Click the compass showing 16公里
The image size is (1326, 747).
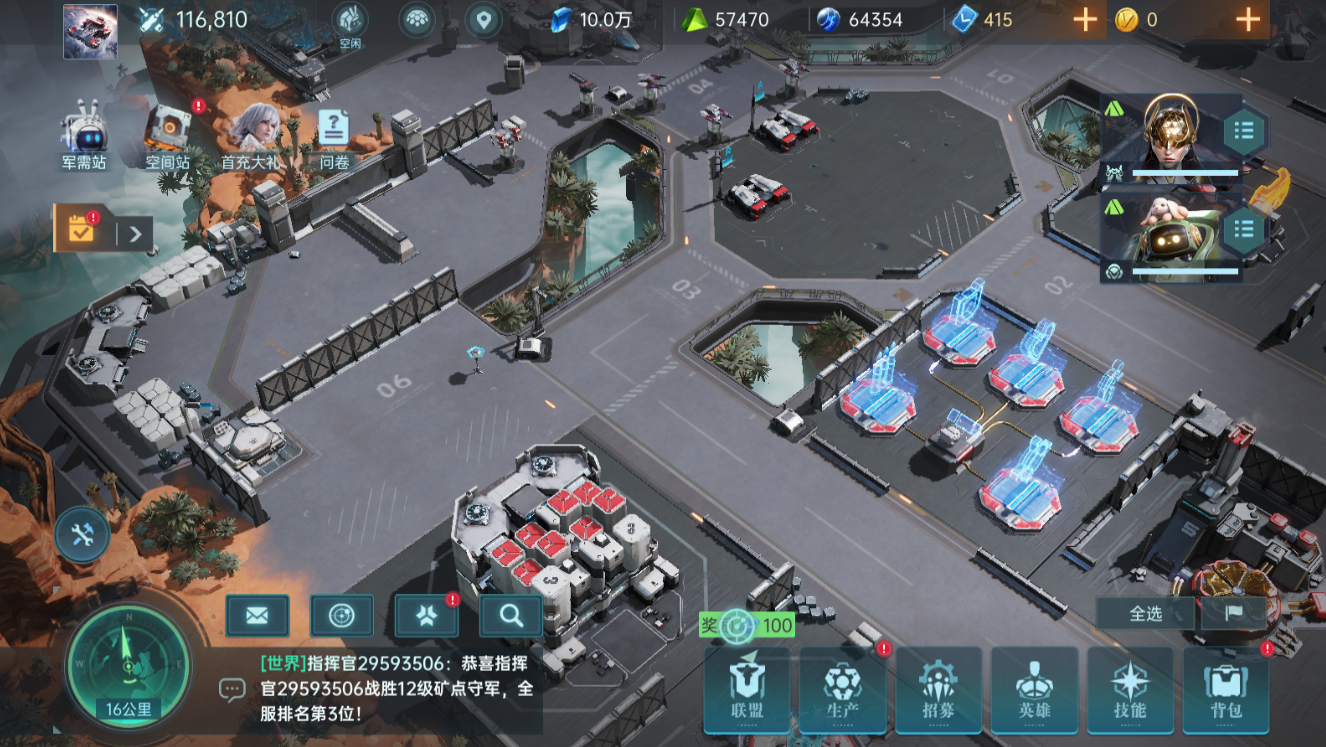128,662
